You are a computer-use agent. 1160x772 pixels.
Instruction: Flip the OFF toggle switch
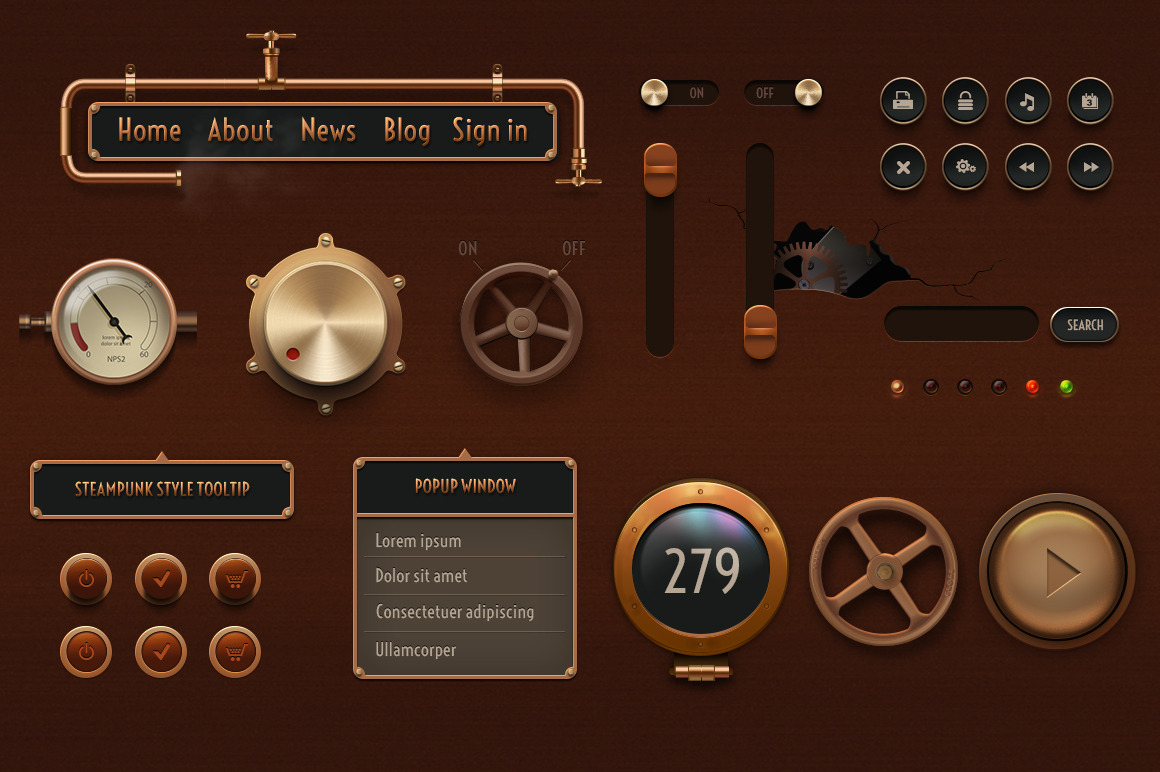[x=783, y=93]
